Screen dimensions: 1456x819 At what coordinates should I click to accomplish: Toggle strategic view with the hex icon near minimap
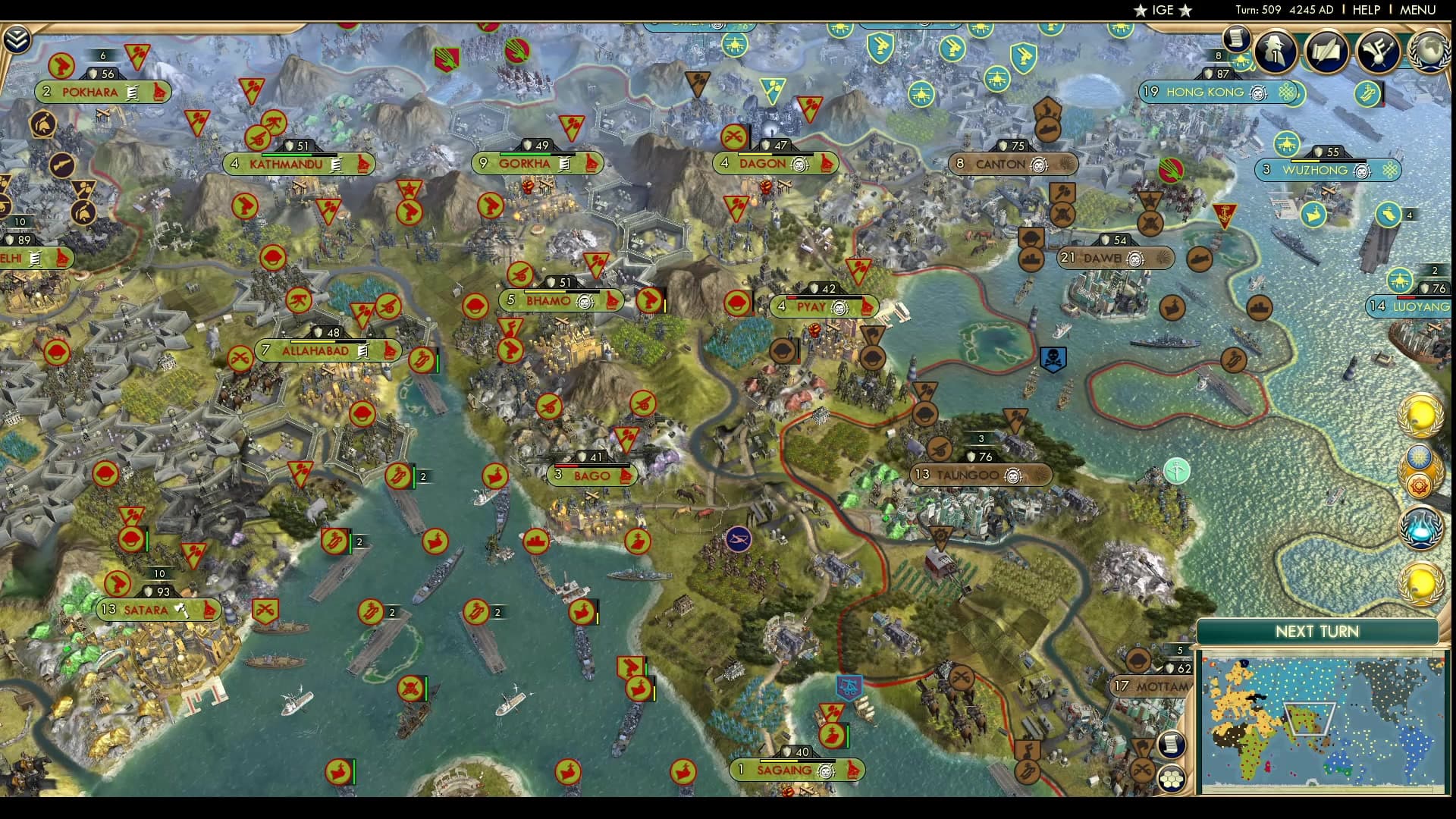tap(1170, 779)
